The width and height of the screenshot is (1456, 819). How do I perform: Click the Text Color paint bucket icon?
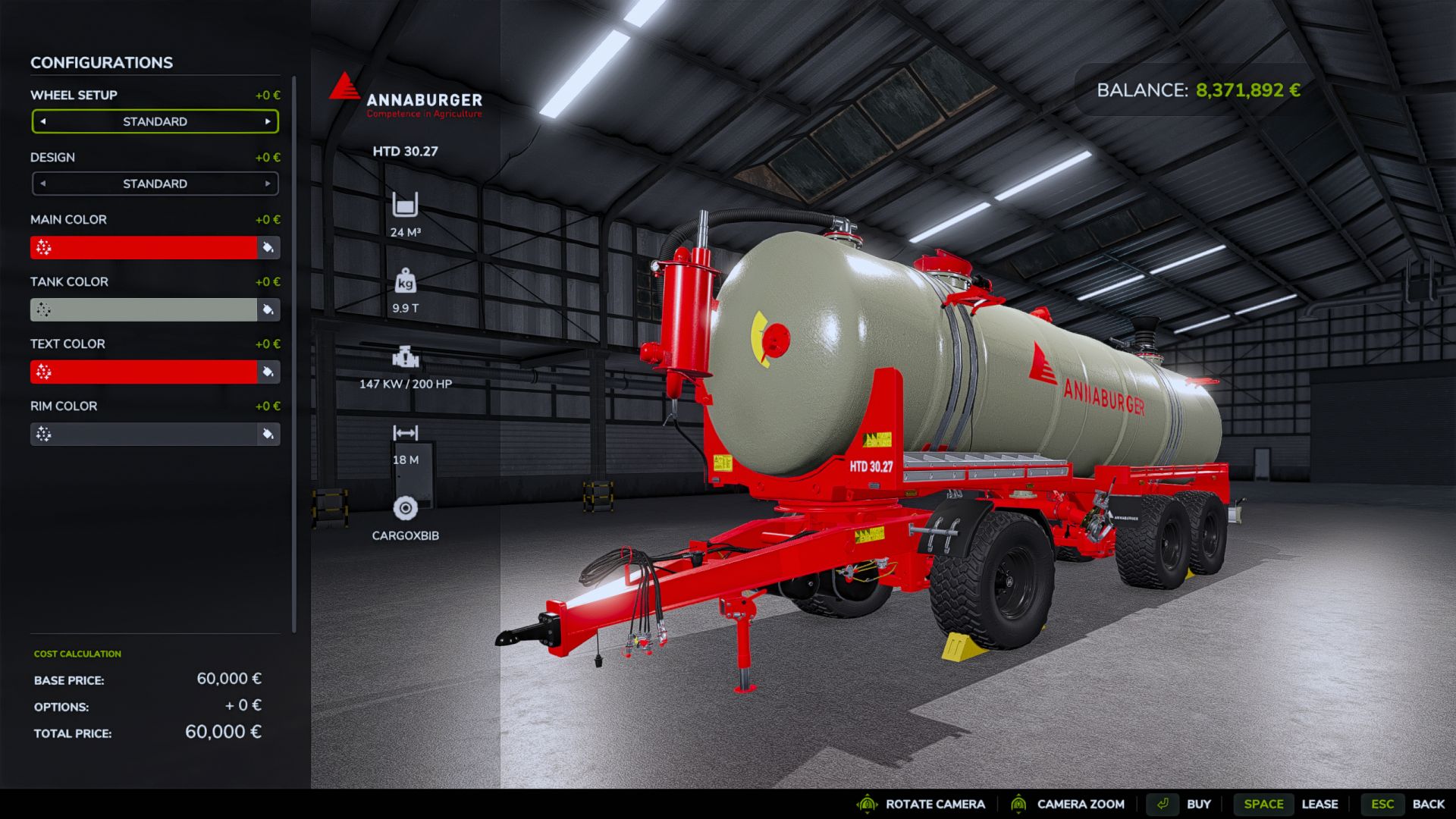(268, 372)
